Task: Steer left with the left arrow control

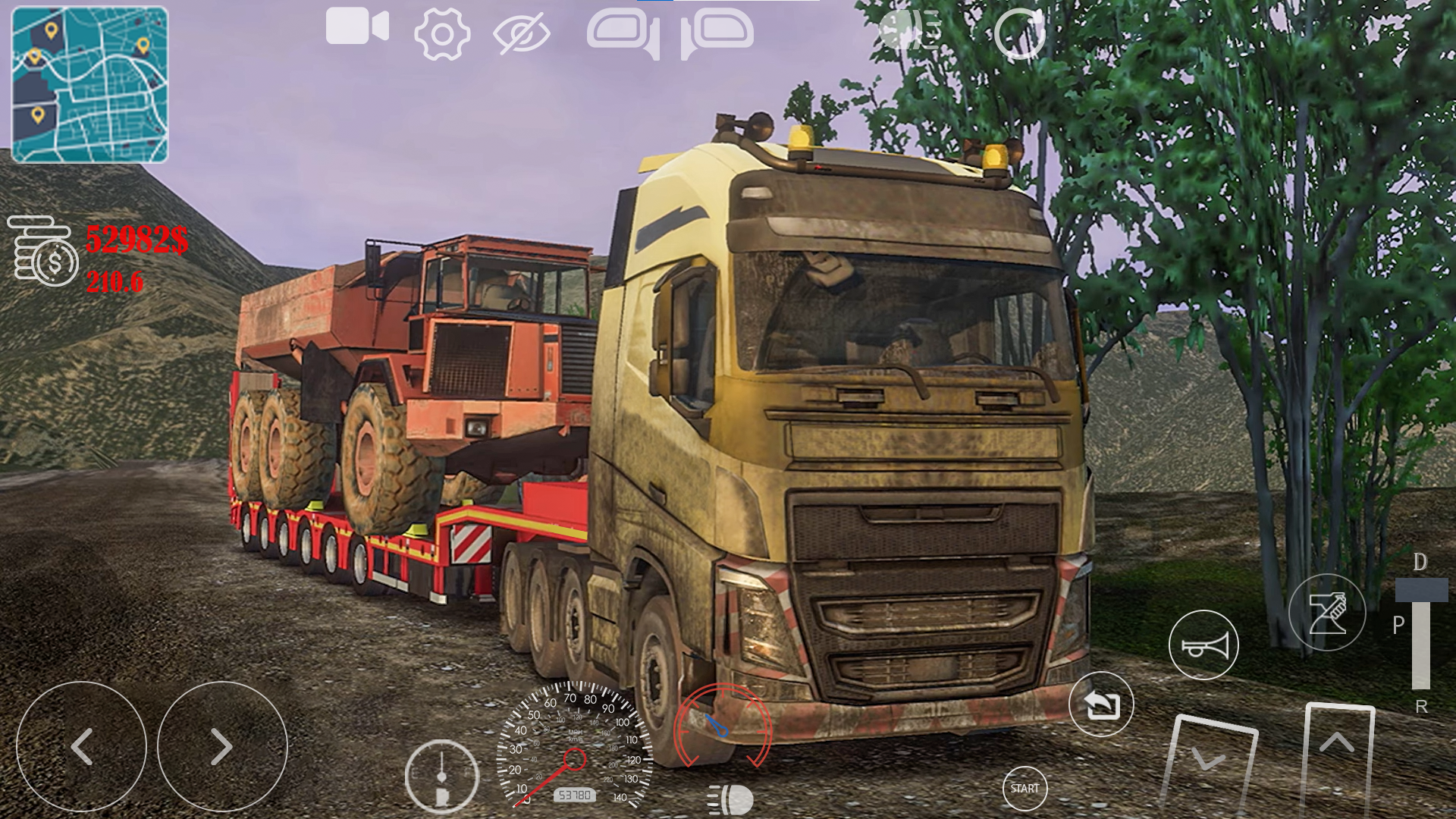Action: click(x=83, y=745)
